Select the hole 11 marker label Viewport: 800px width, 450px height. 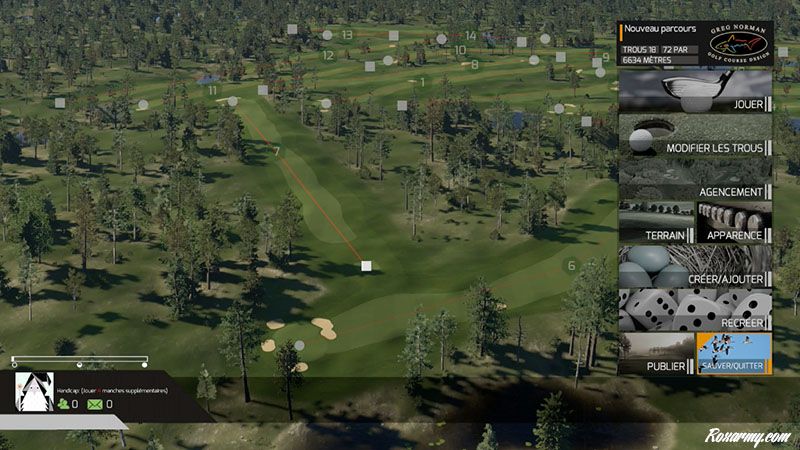(x=213, y=91)
